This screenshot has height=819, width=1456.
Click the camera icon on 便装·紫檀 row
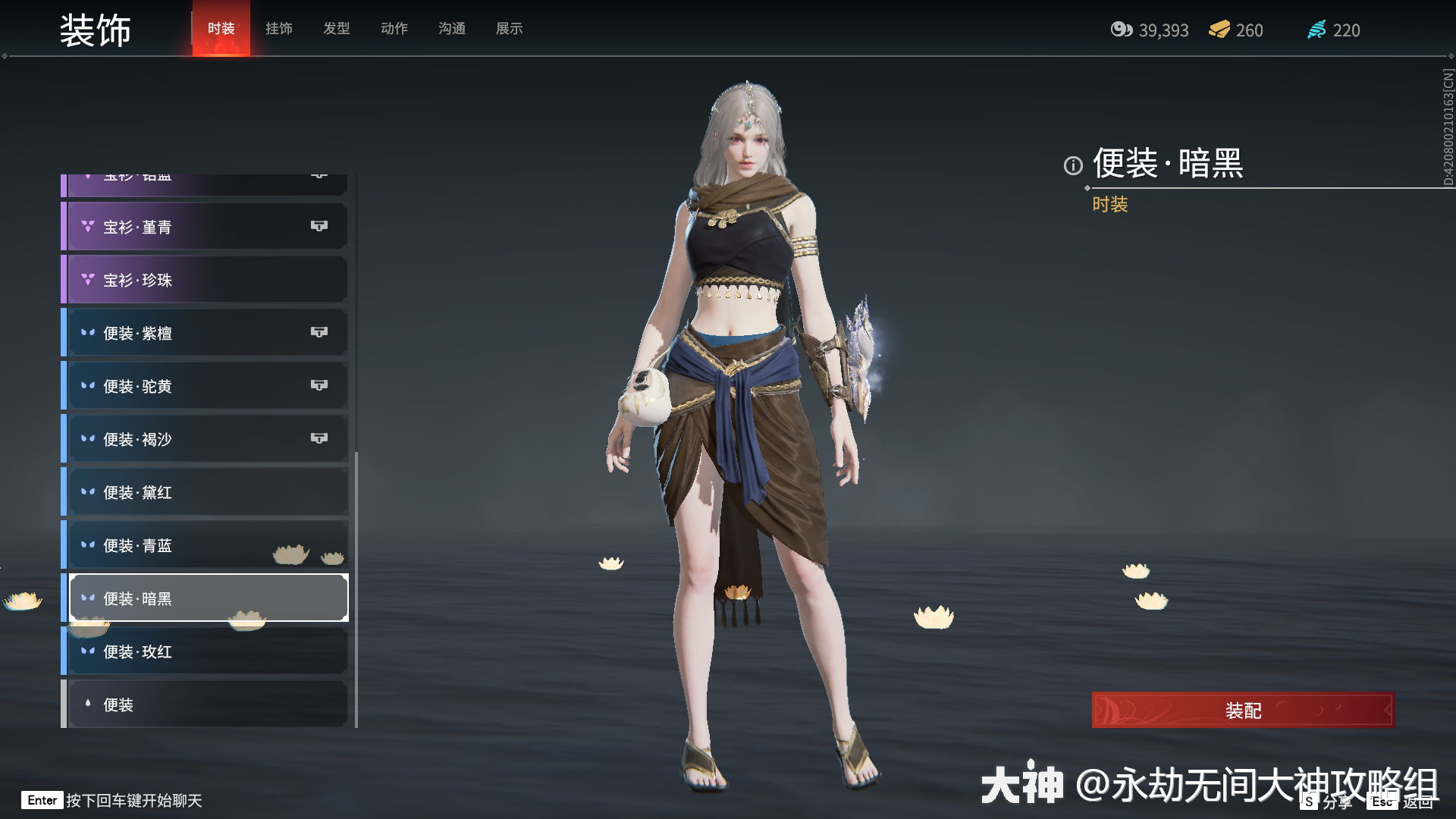click(x=319, y=331)
